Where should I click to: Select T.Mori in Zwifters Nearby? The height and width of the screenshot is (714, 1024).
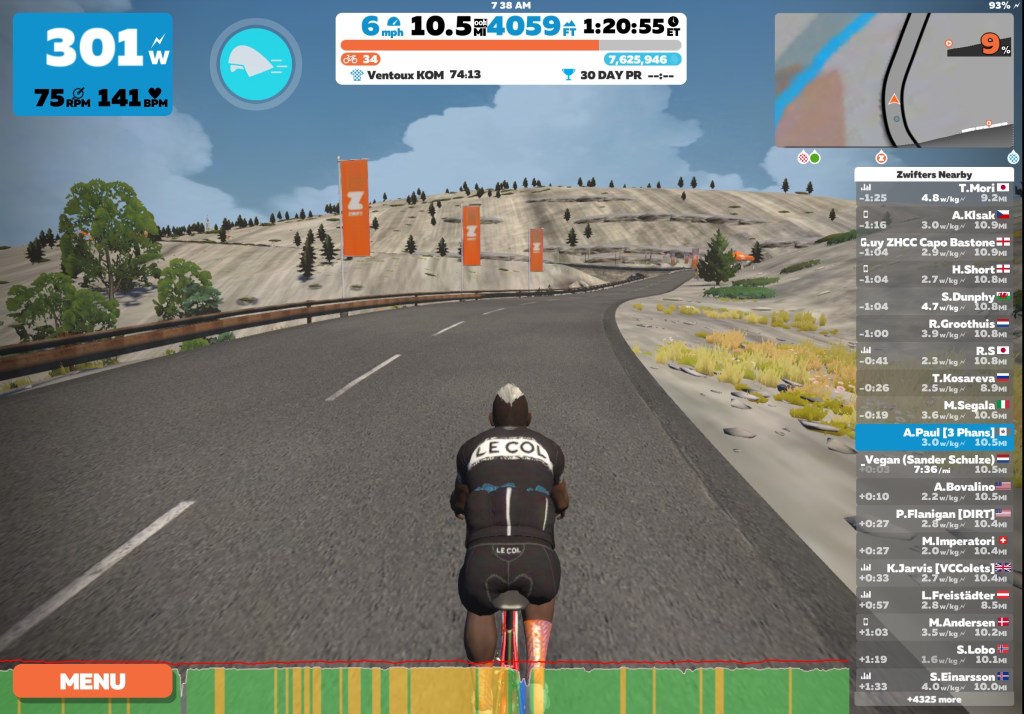pyautogui.click(x=934, y=193)
